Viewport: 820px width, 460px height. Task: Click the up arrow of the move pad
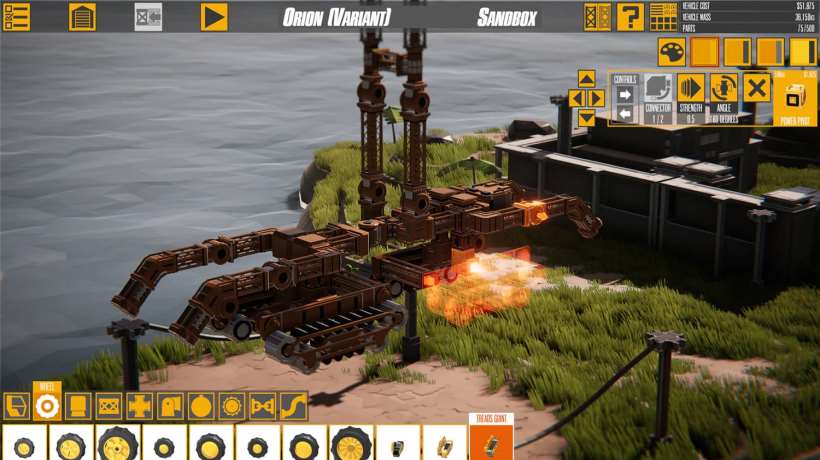click(587, 79)
